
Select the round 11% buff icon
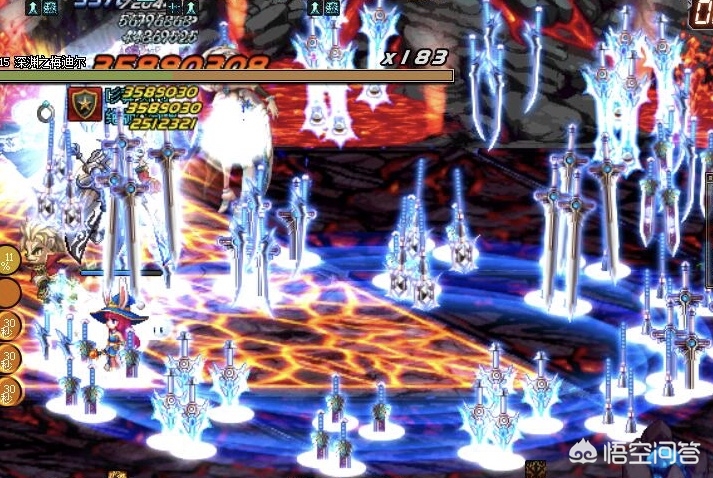[x=9, y=261]
